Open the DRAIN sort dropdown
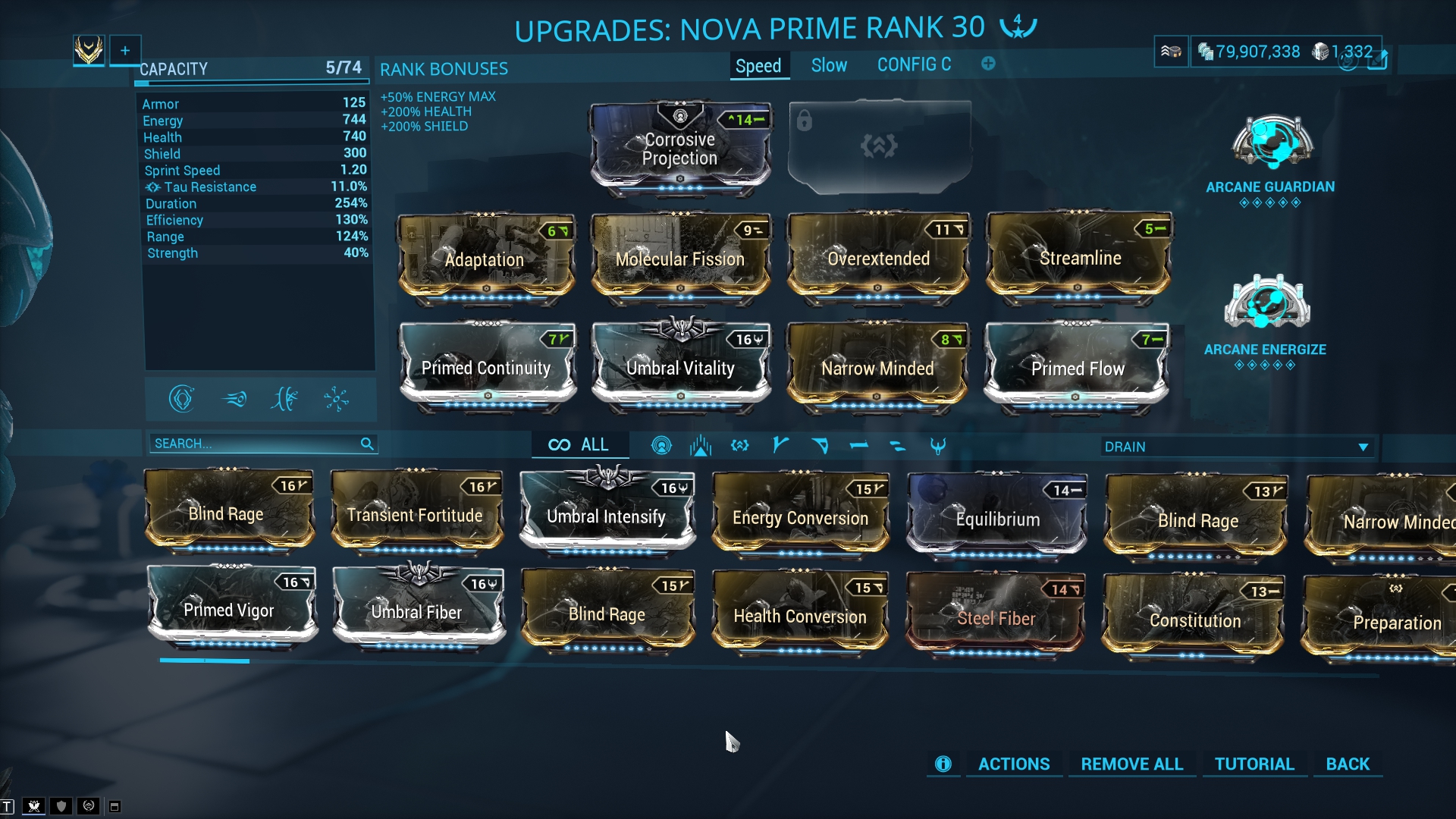 [1236, 447]
